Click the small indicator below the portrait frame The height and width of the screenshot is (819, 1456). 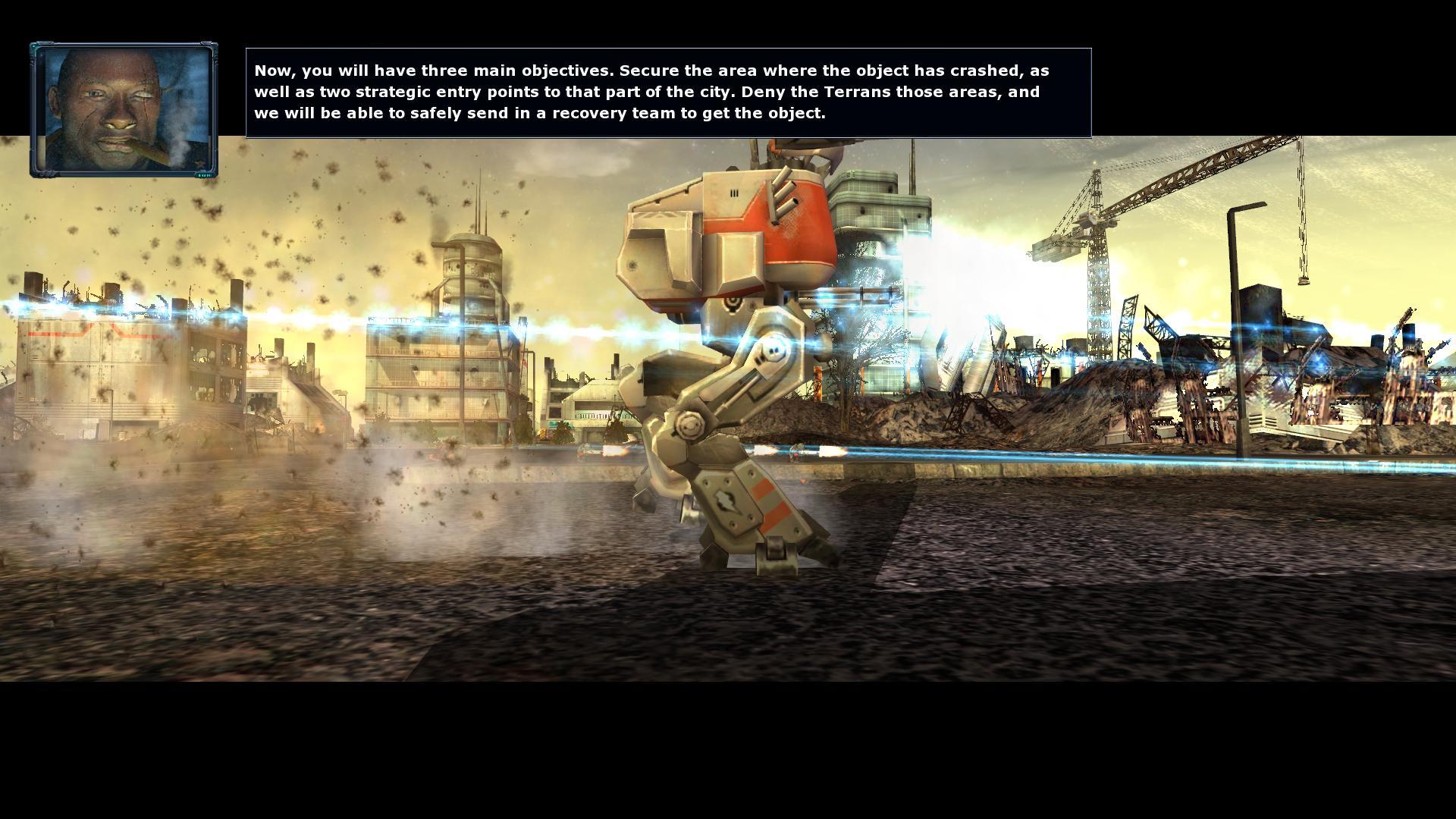pyautogui.click(x=203, y=175)
